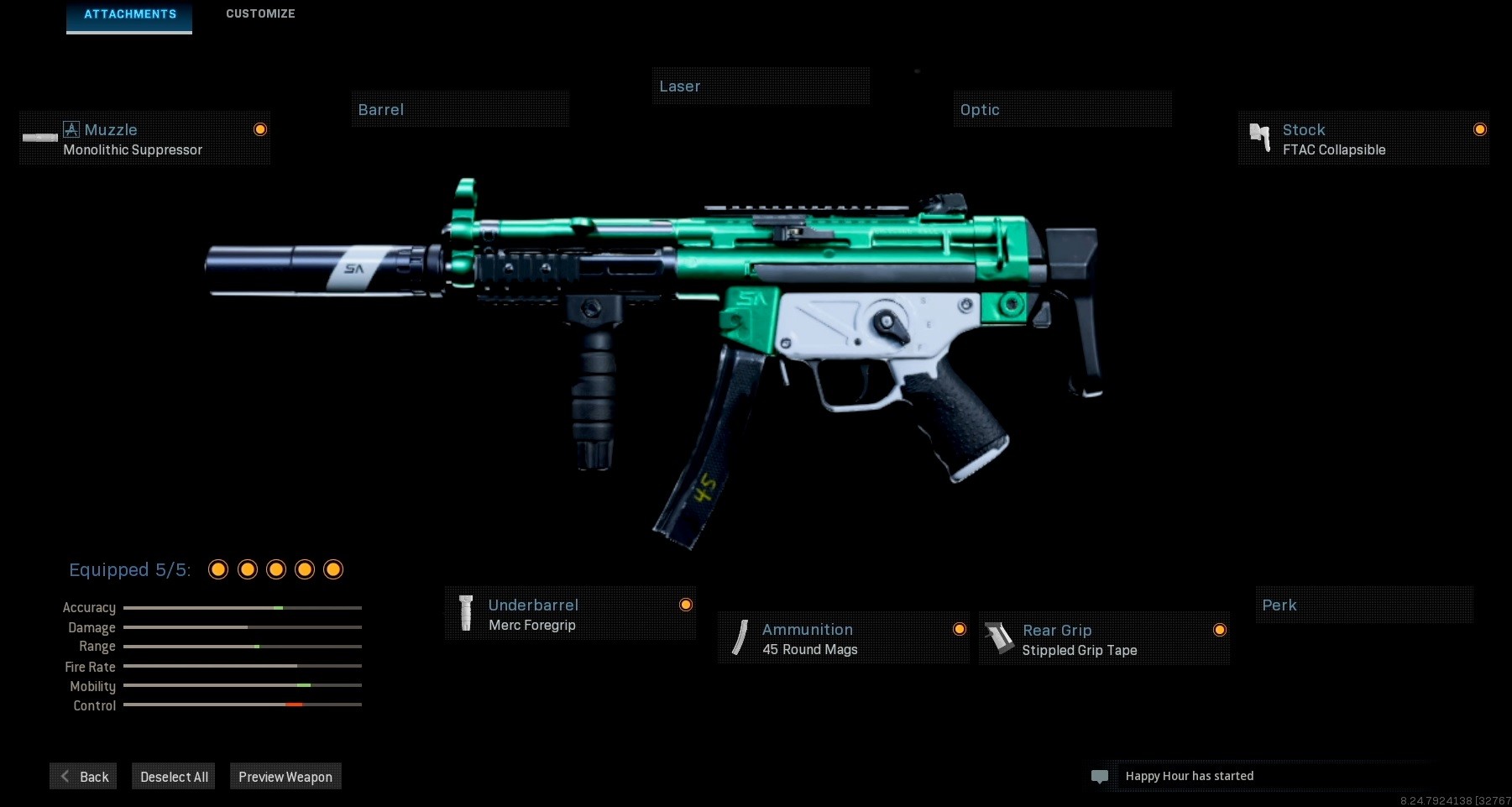Click the Stock attachment icon
Image resolution: width=1512 pixels, height=807 pixels.
(1259, 137)
